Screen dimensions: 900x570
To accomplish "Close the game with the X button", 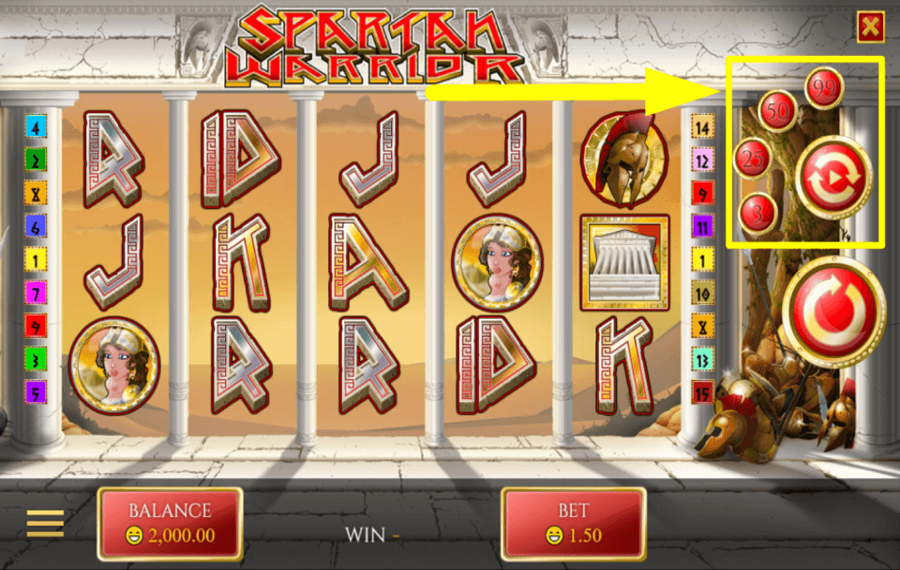I will coord(870,28).
